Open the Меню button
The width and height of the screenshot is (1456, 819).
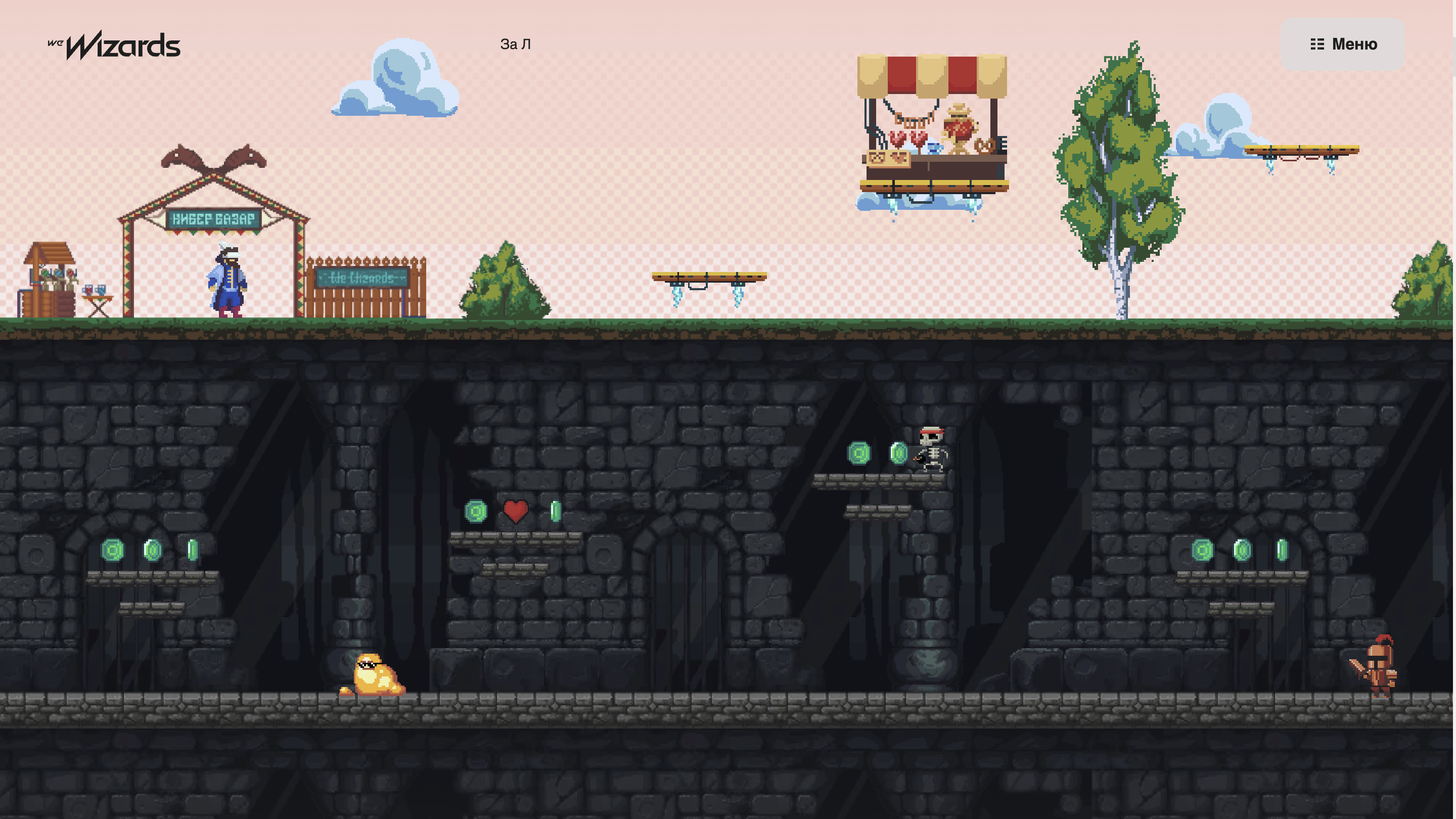coord(1342,44)
